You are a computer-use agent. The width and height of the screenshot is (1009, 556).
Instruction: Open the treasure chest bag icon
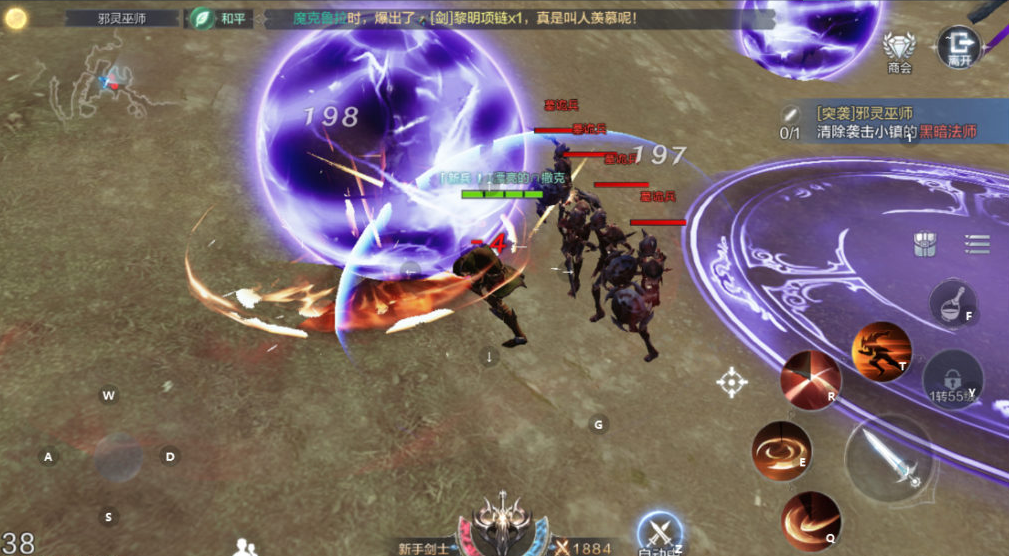925,244
